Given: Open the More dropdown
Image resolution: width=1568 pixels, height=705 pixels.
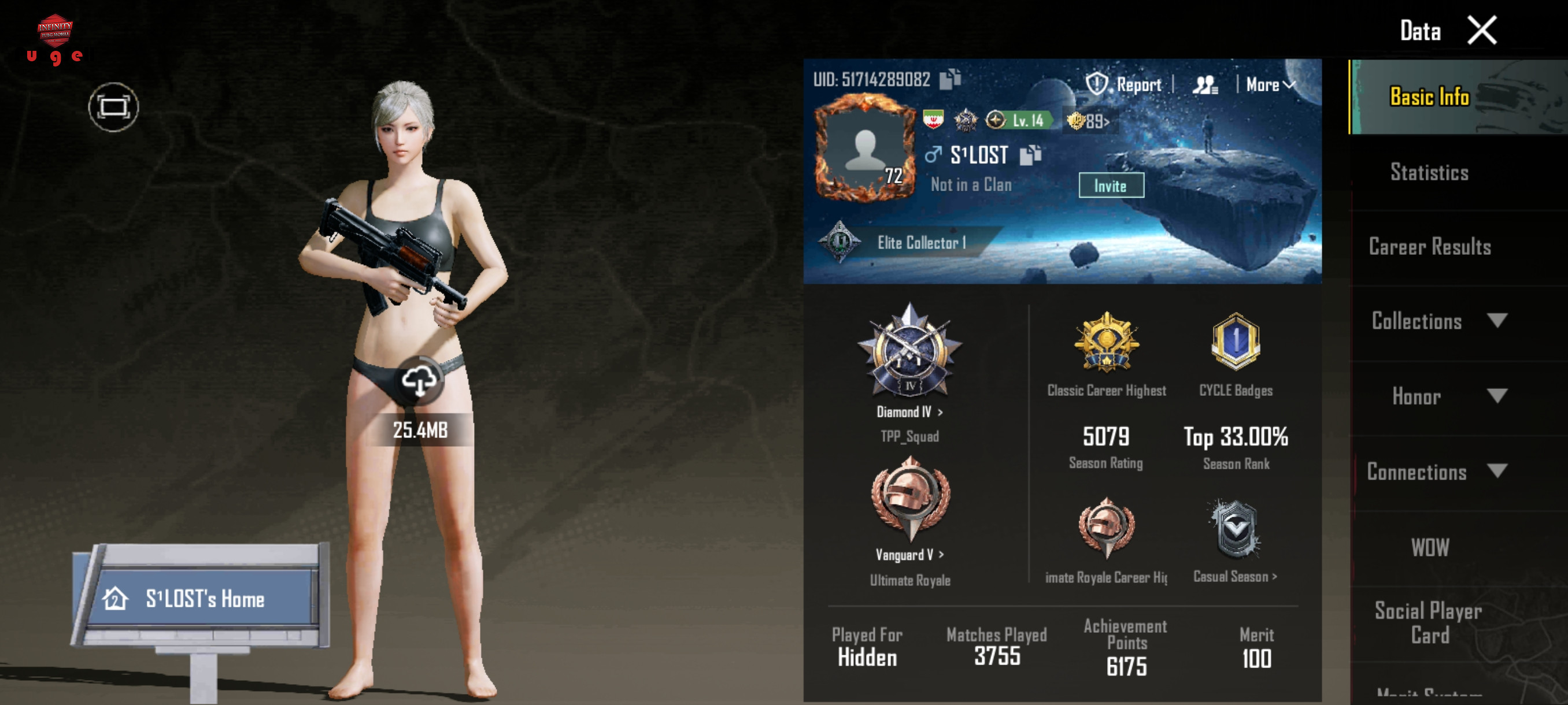Looking at the screenshot, I should pyautogui.click(x=1270, y=84).
